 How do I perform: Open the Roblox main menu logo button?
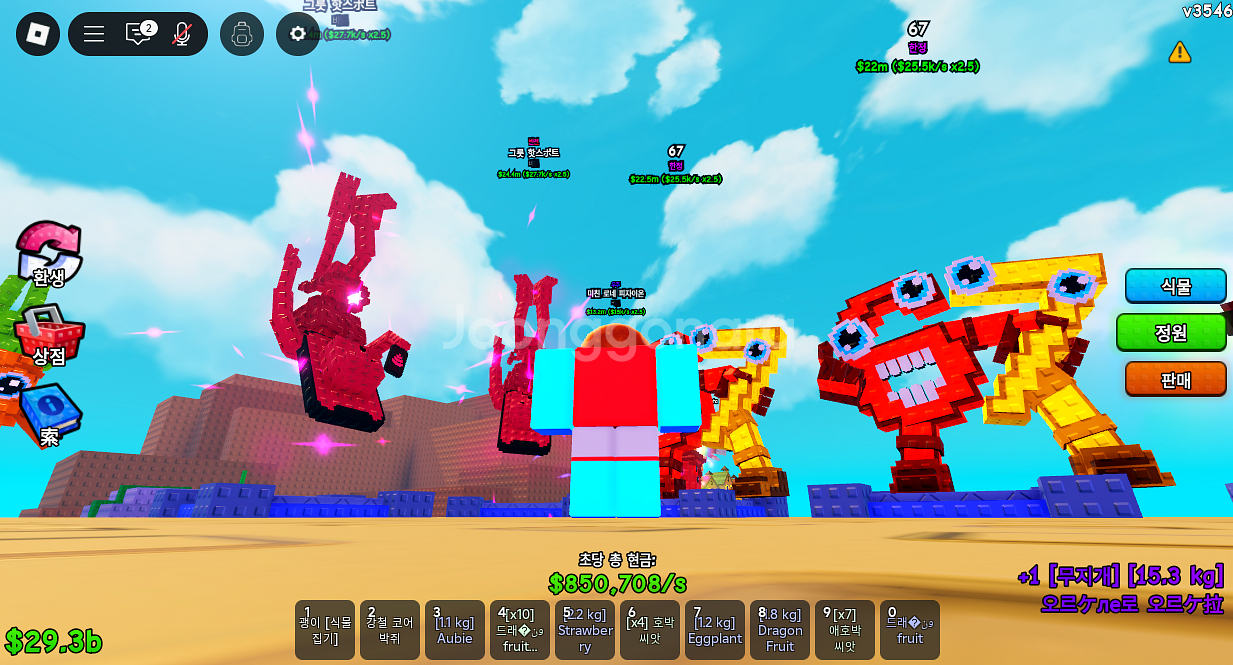coord(38,34)
